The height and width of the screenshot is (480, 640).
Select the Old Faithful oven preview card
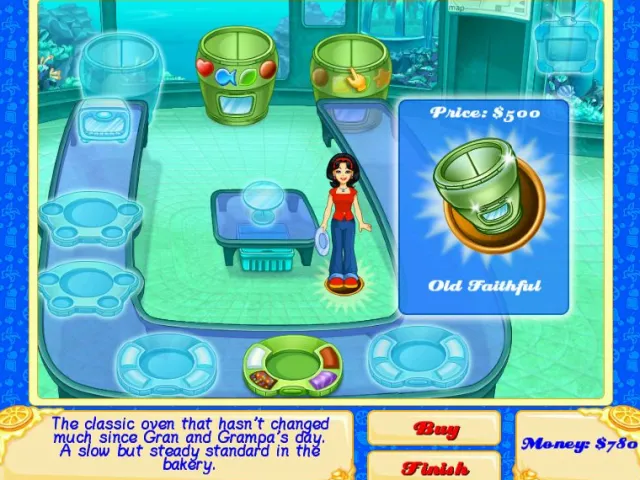(x=484, y=206)
